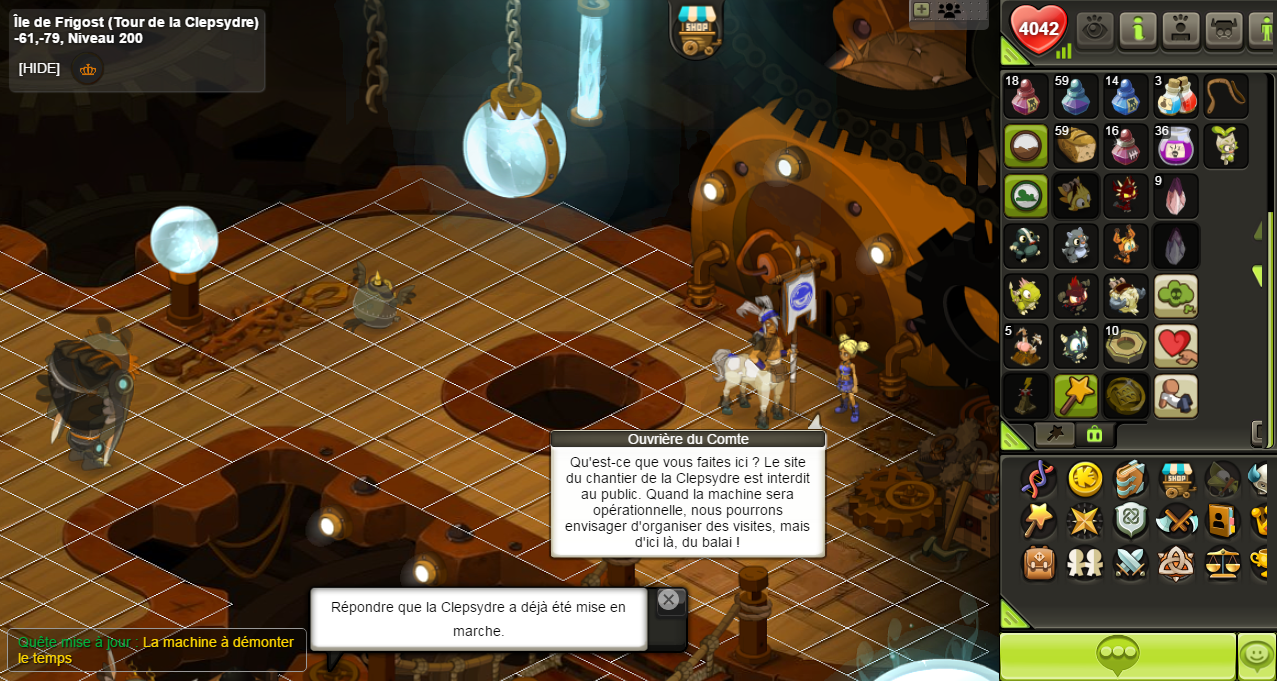Switch to the wand spells tab
1277x681 pixels.
pyautogui.click(x=1055, y=433)
